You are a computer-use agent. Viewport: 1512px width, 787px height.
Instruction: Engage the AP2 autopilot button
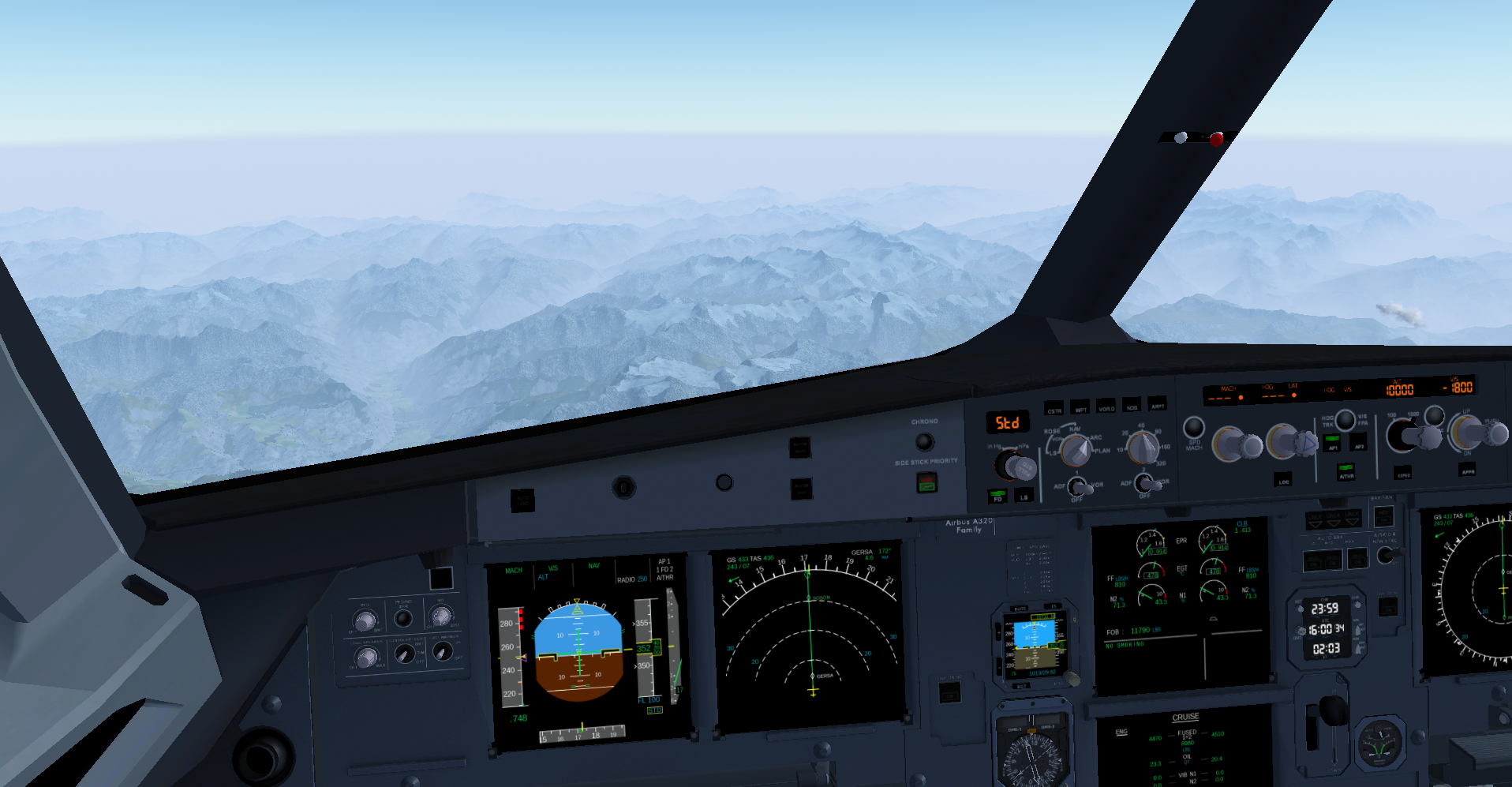(1359, 443)
